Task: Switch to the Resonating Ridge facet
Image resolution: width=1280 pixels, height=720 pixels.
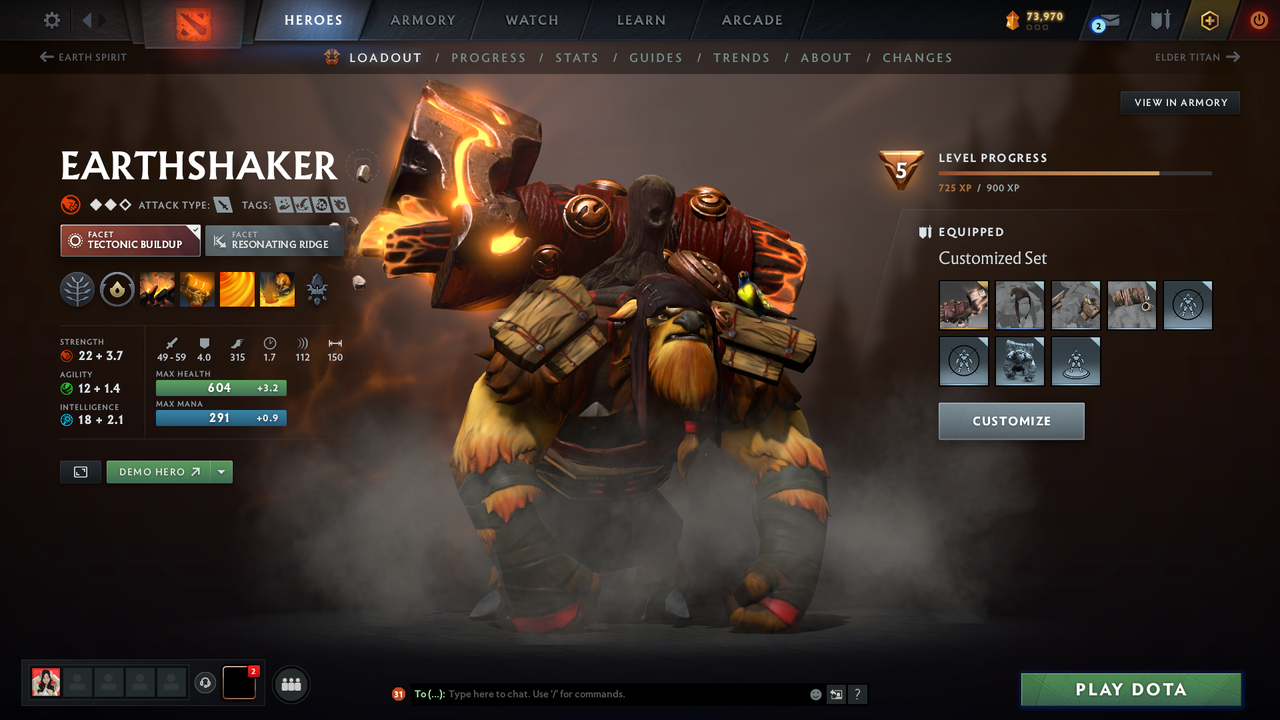Action: 274,240
